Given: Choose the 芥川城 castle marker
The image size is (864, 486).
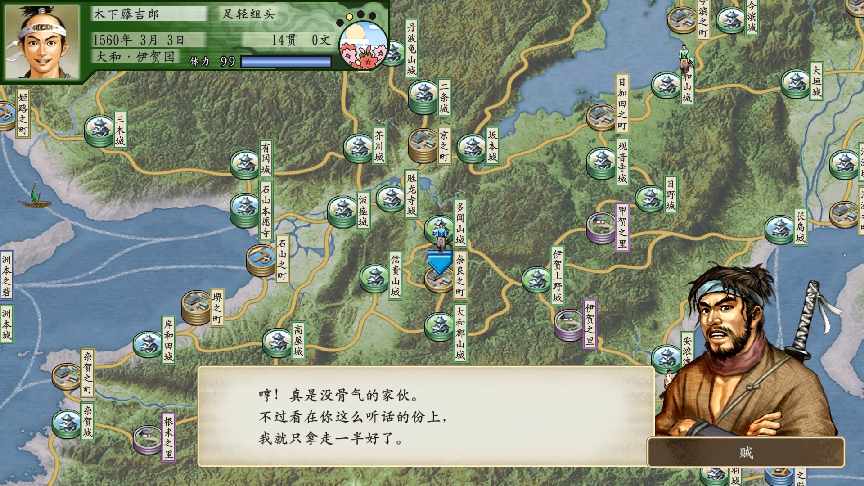Looking at the screenshot, I should tap(358, 147).
